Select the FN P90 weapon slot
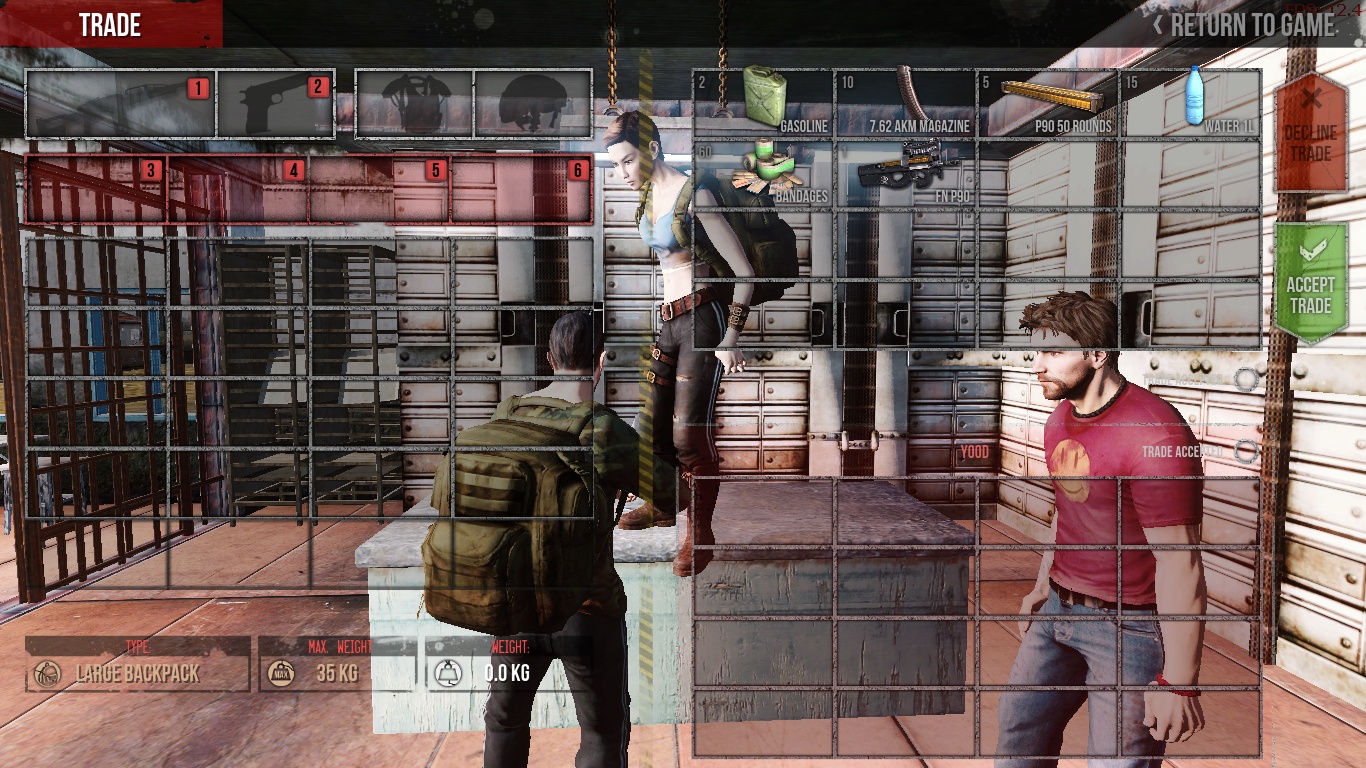The width and height of the screenshot is (1366, 768). (905, 174)
